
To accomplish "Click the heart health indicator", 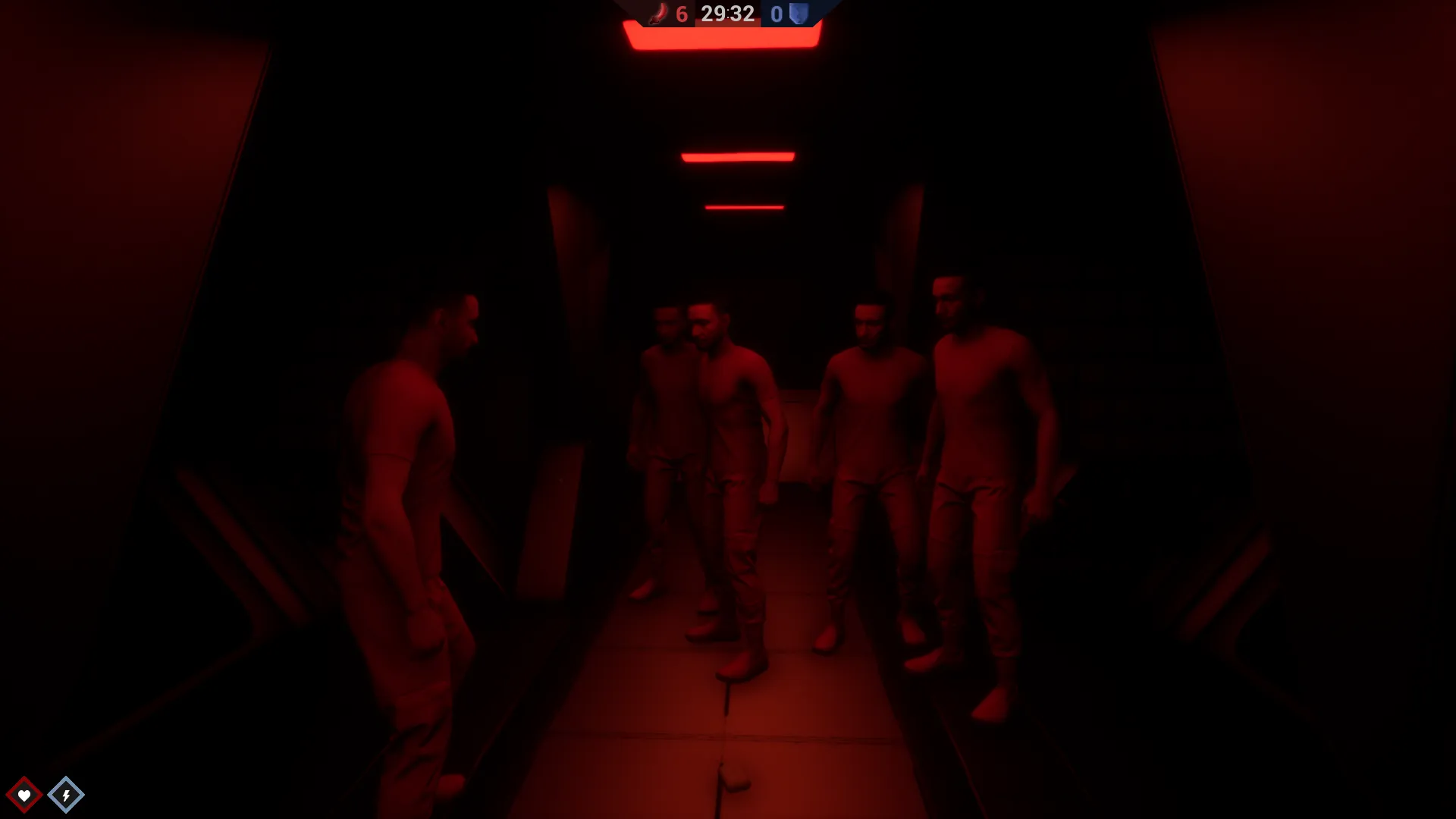I will pyautogui.click(x=26, y=793).
